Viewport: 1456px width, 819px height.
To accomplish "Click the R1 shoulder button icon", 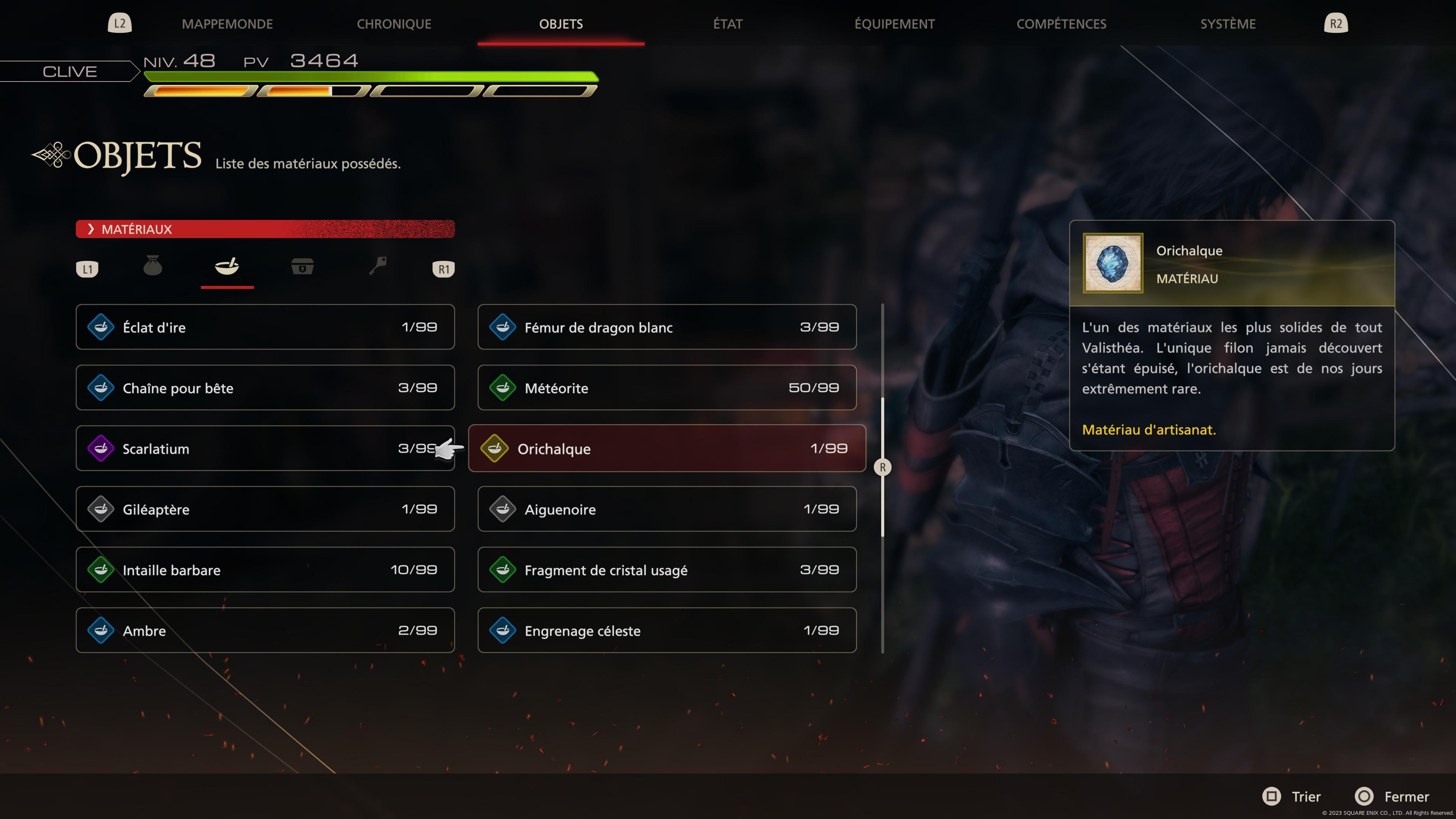I will point(443,269).
